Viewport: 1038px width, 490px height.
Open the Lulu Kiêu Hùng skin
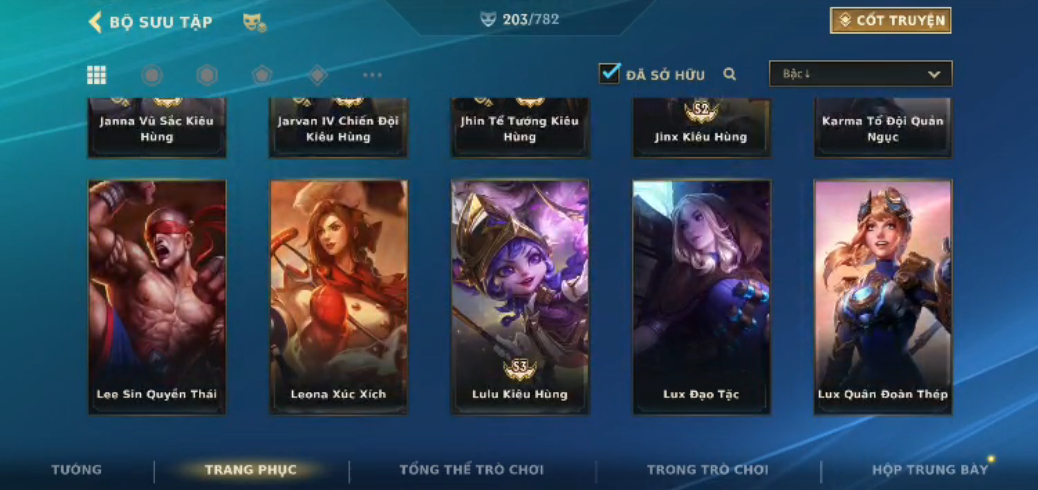click(520, 296)
